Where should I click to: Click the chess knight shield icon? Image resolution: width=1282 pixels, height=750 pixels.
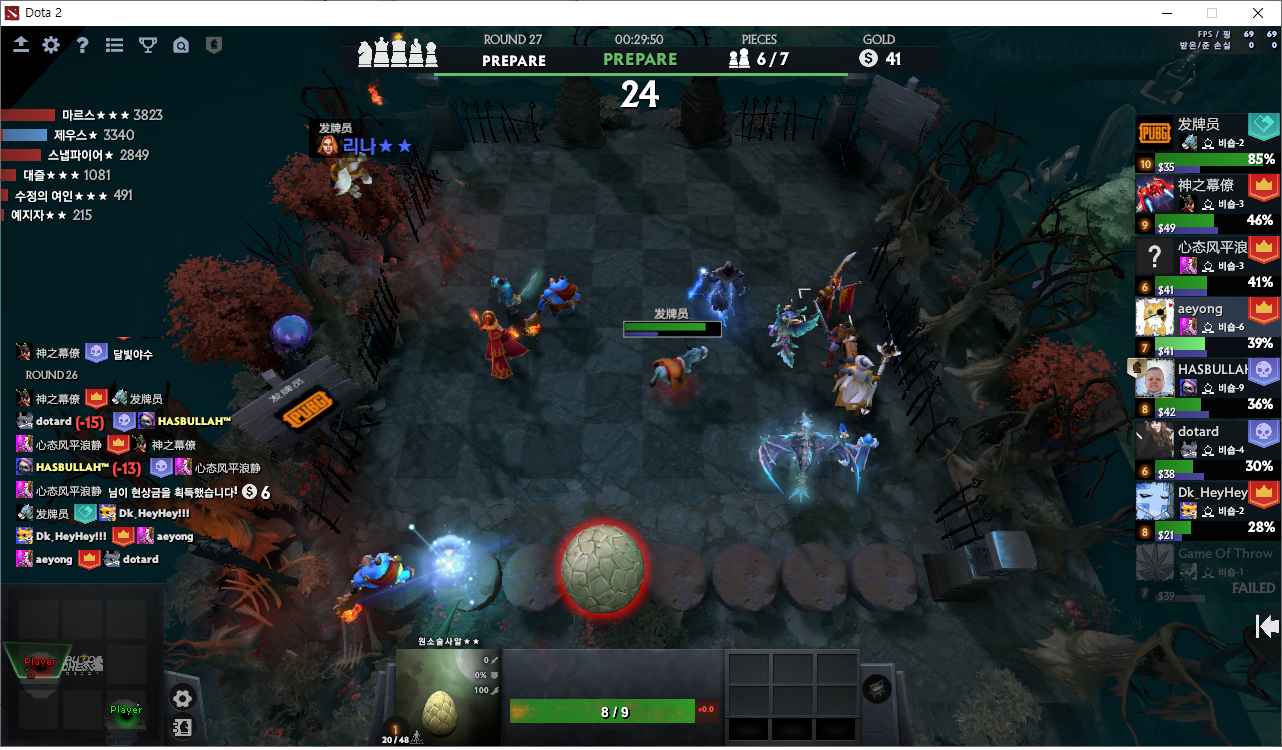pyautogui.click(x=213, y=45)
